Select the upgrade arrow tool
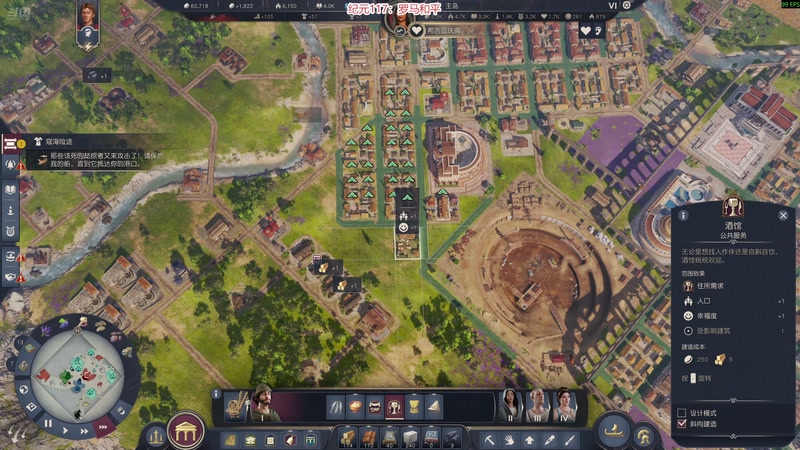Screen dimensions: 800x450 pos(527,438)
